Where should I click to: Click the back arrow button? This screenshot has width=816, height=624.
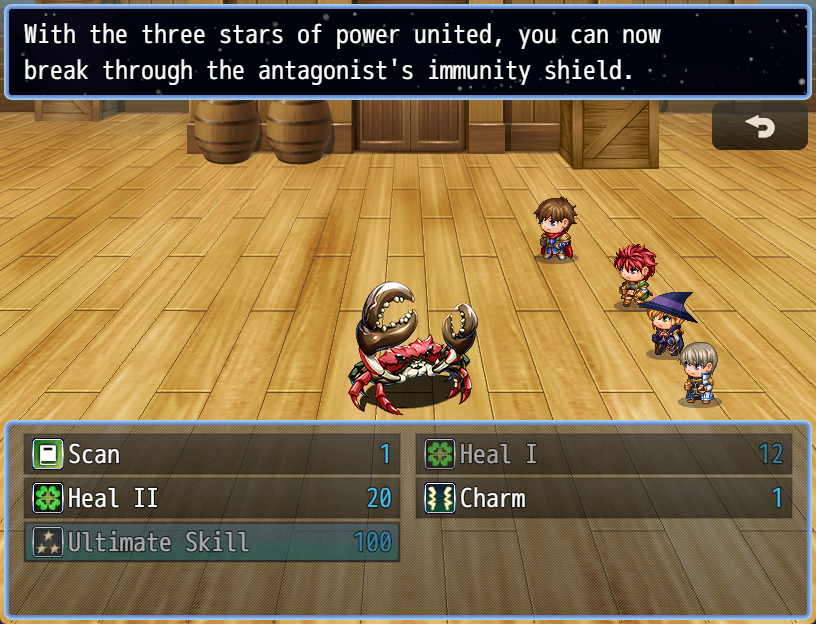point(759,128)
